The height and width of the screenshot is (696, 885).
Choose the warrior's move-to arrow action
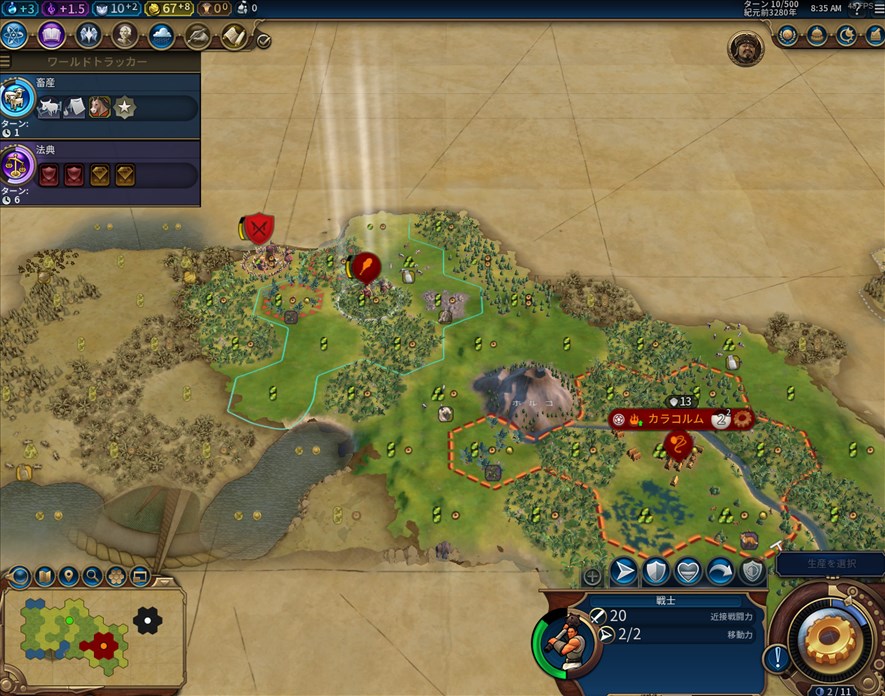624,572
